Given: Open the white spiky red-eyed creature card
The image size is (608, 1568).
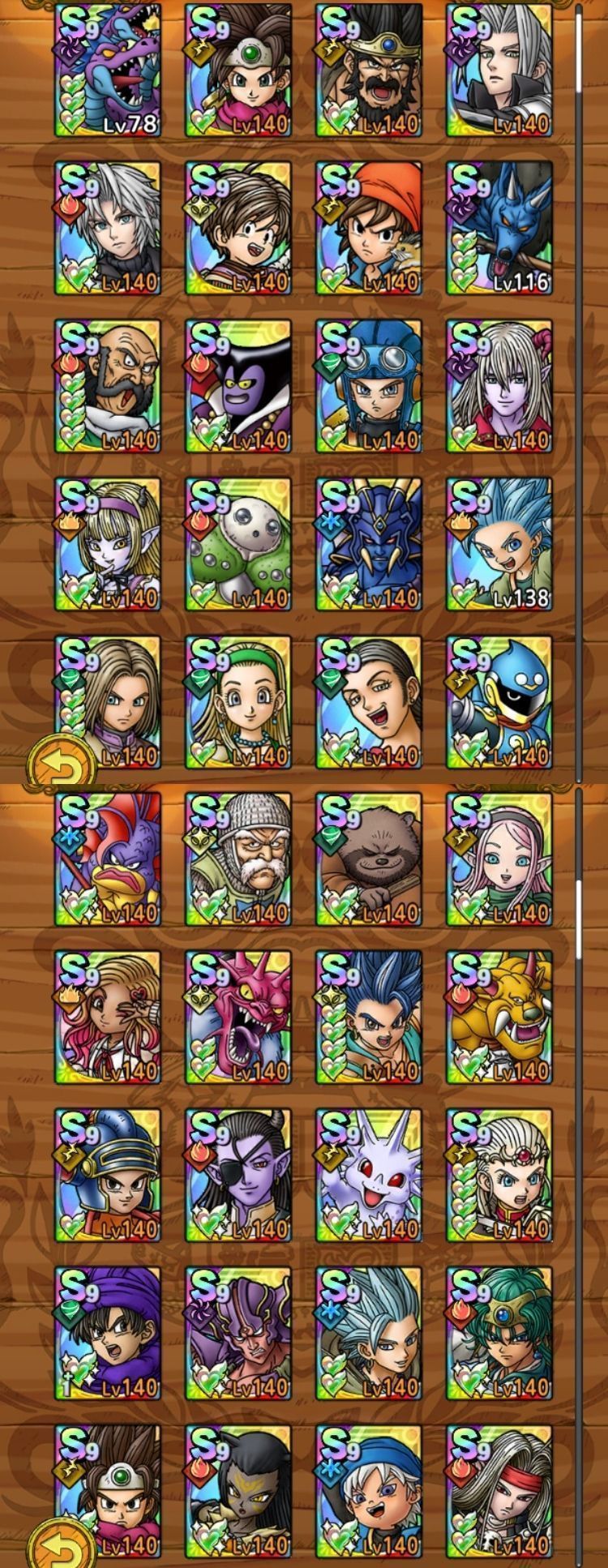Looking at the screenshot, I should pos(369,1176).
